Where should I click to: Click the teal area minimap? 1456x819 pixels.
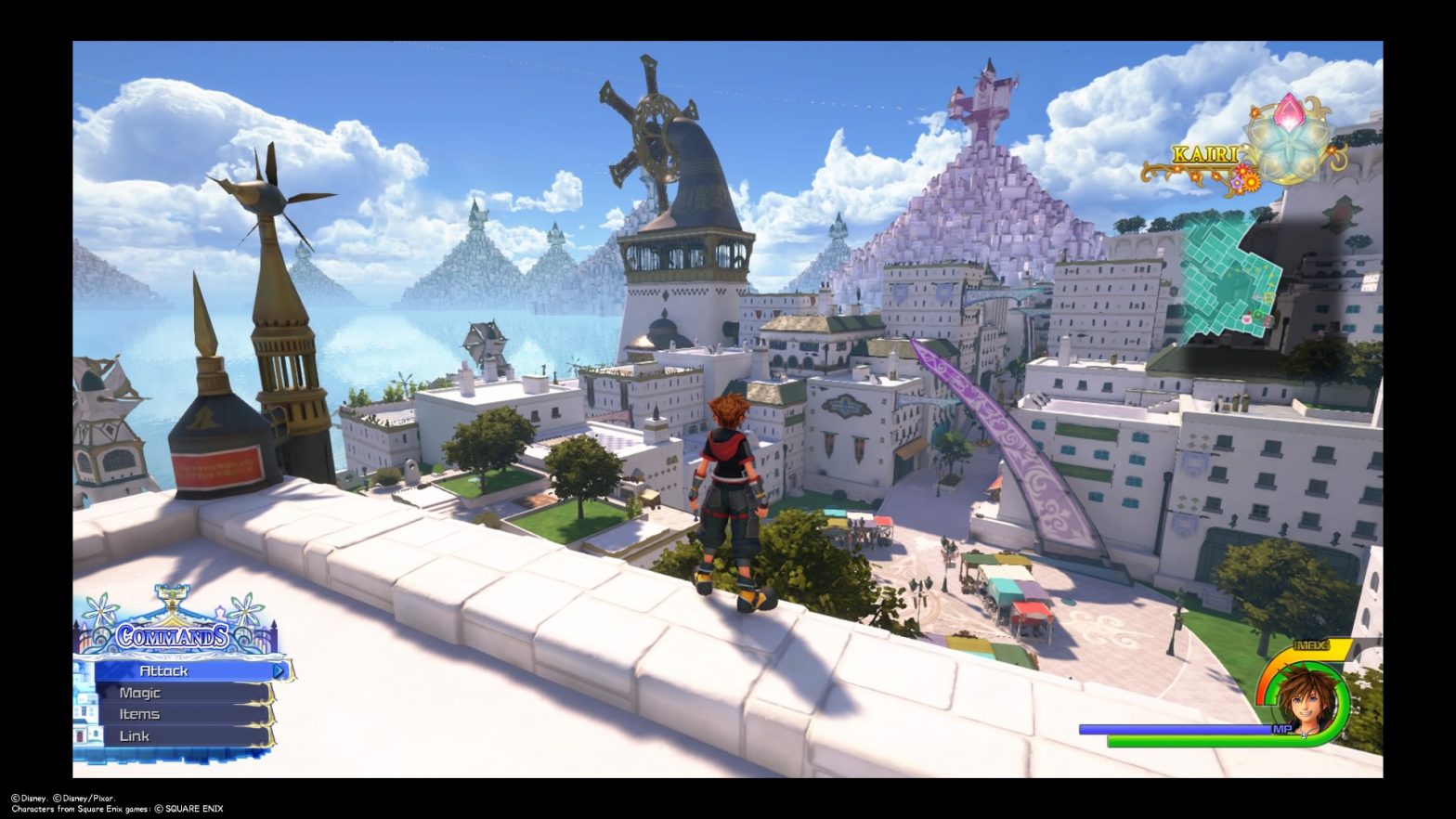(1229, 270)
